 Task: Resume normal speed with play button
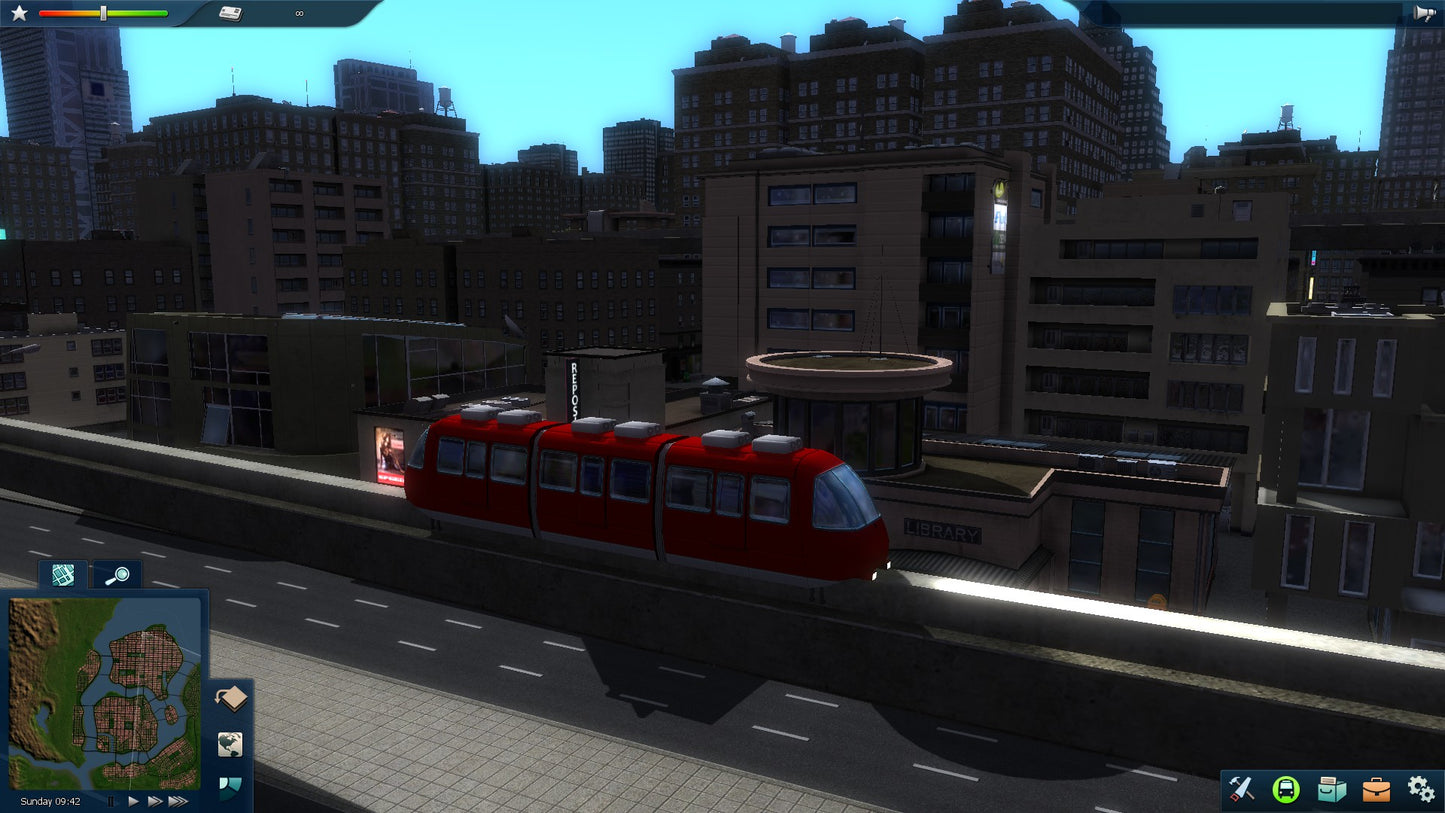tap(132, 800)
